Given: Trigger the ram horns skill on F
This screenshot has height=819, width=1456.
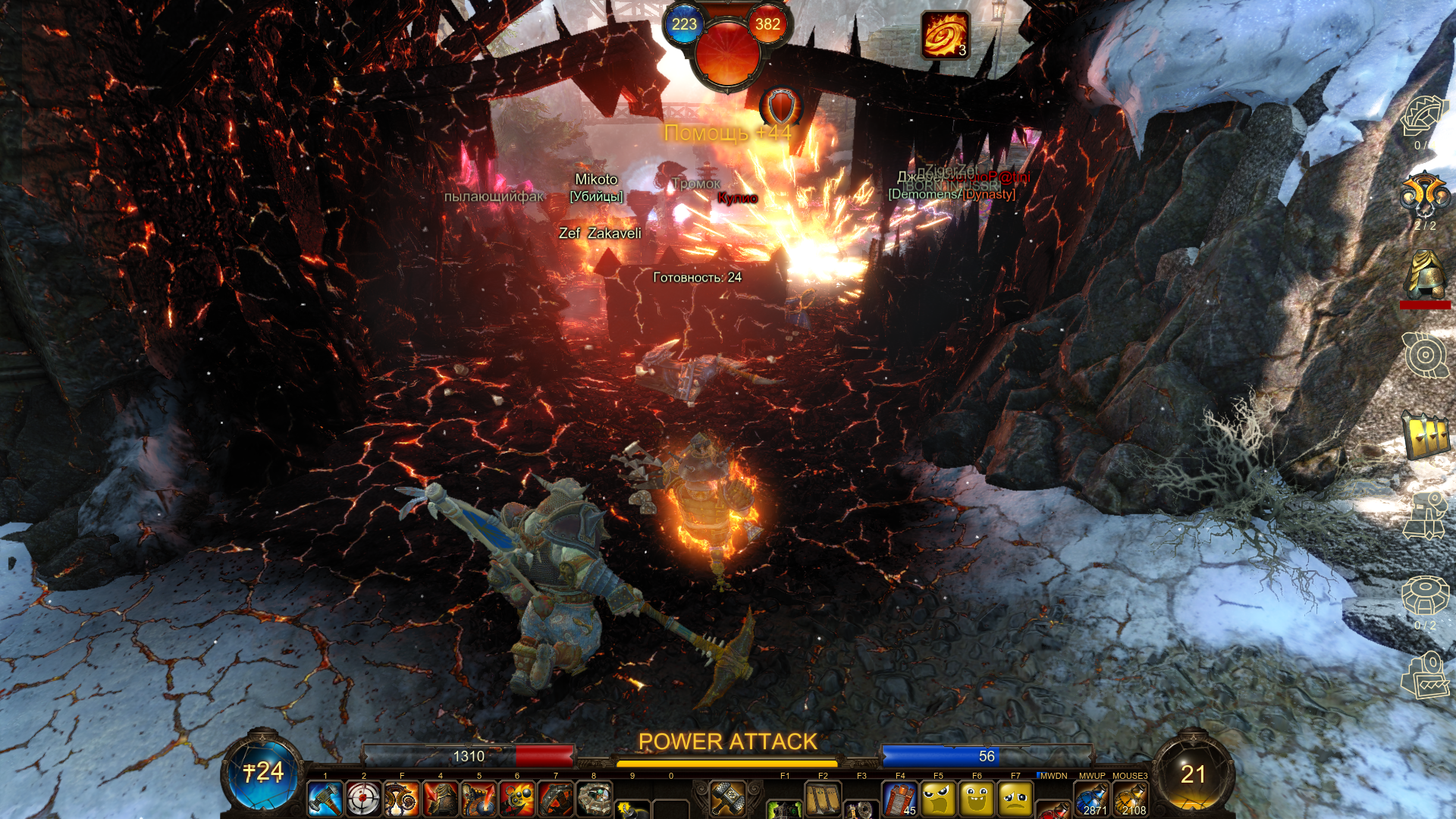Looking at the screenshot, I should 402,799.
